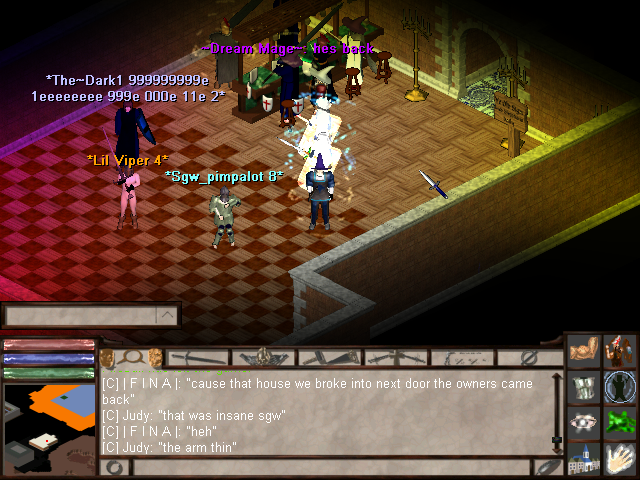Click the quill feather button beside chat input
Screen dimensions: 640x480
[x=547, y=467]
